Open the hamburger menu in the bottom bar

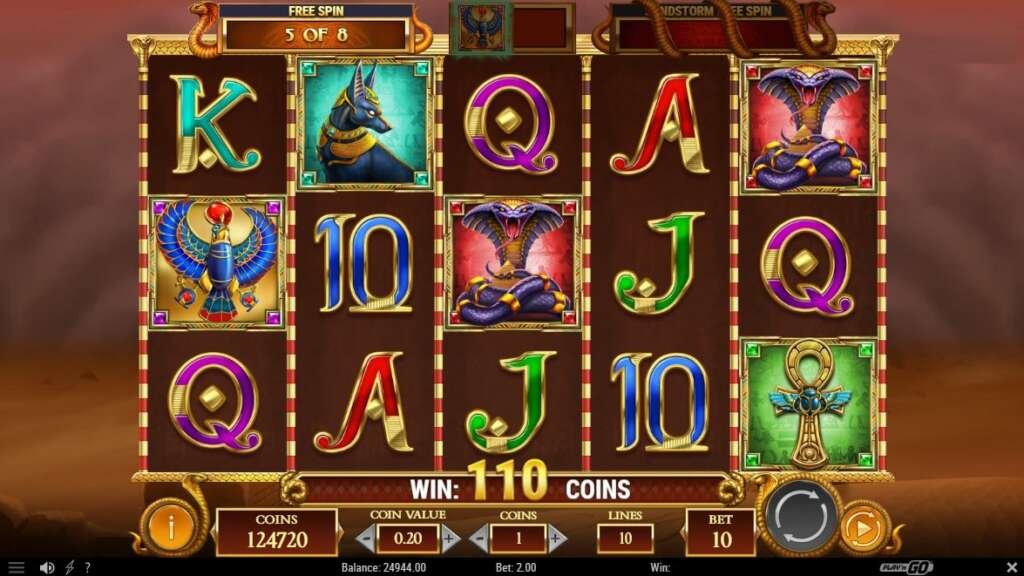[16, 567]
